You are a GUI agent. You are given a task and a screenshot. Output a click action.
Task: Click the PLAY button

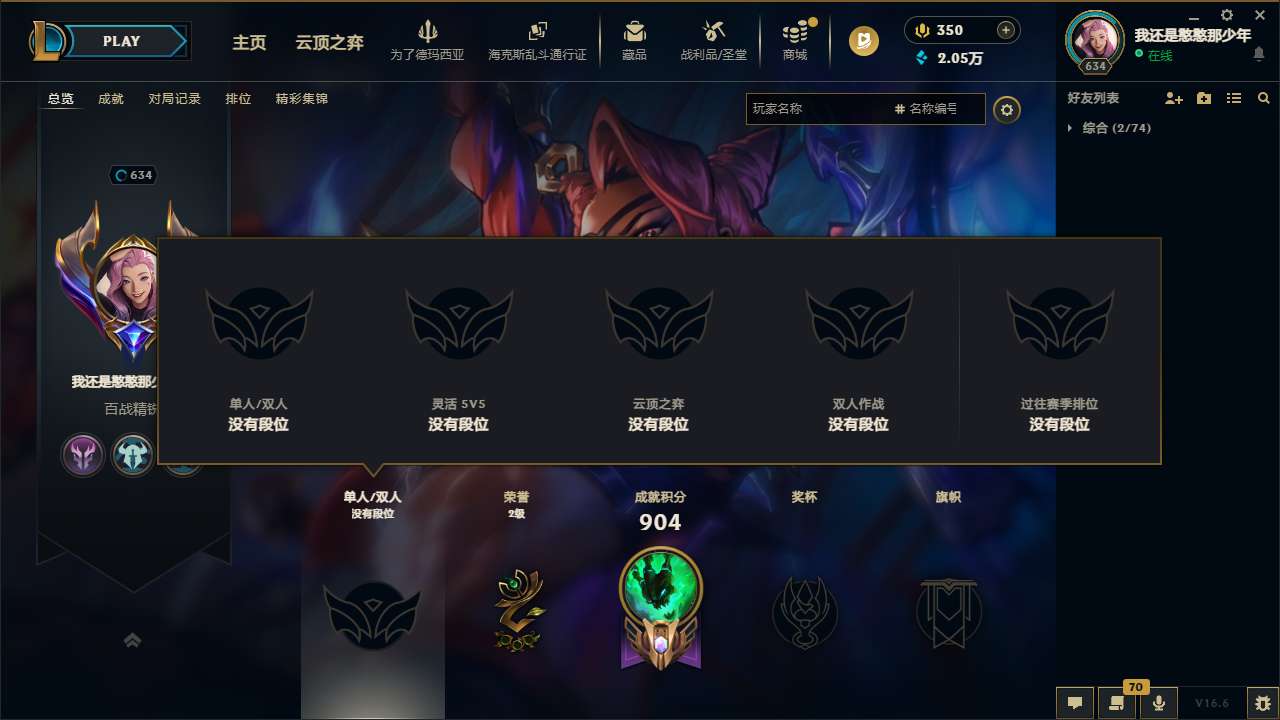coord(121,41)
